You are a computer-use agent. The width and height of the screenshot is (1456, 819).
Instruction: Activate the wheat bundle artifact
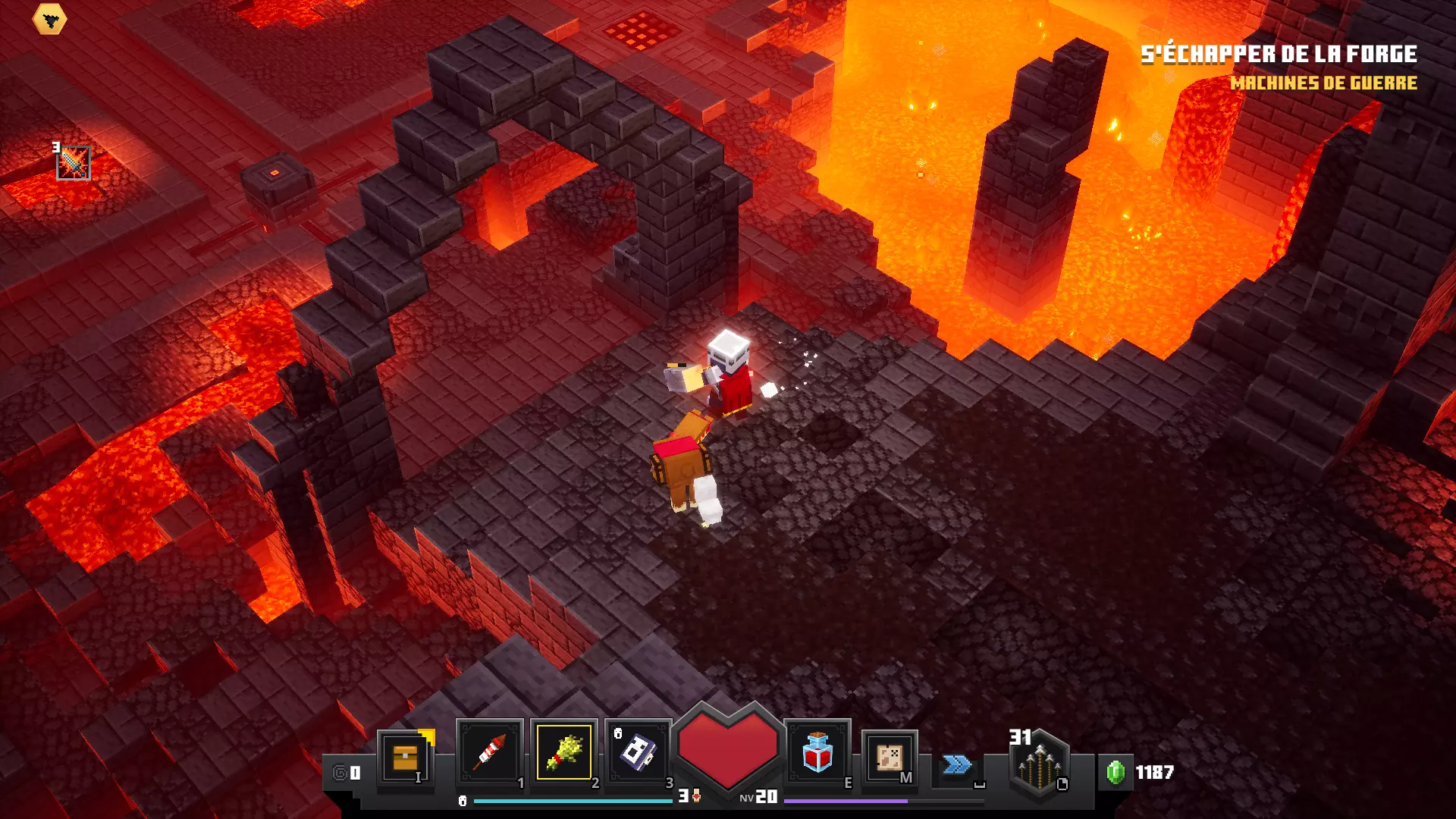(x=564, y=752)
